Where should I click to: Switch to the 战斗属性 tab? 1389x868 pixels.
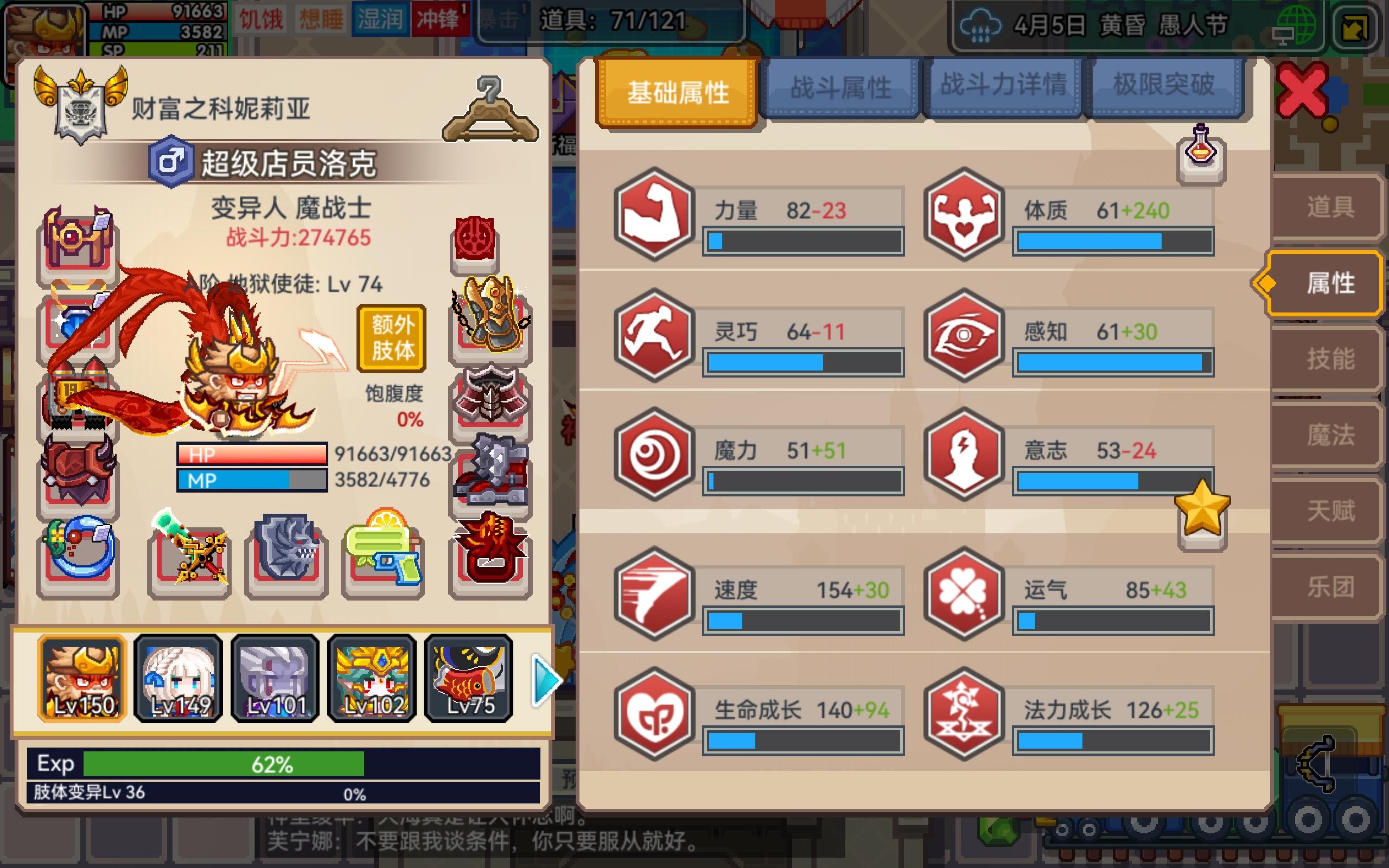click(x=840, y=87)
